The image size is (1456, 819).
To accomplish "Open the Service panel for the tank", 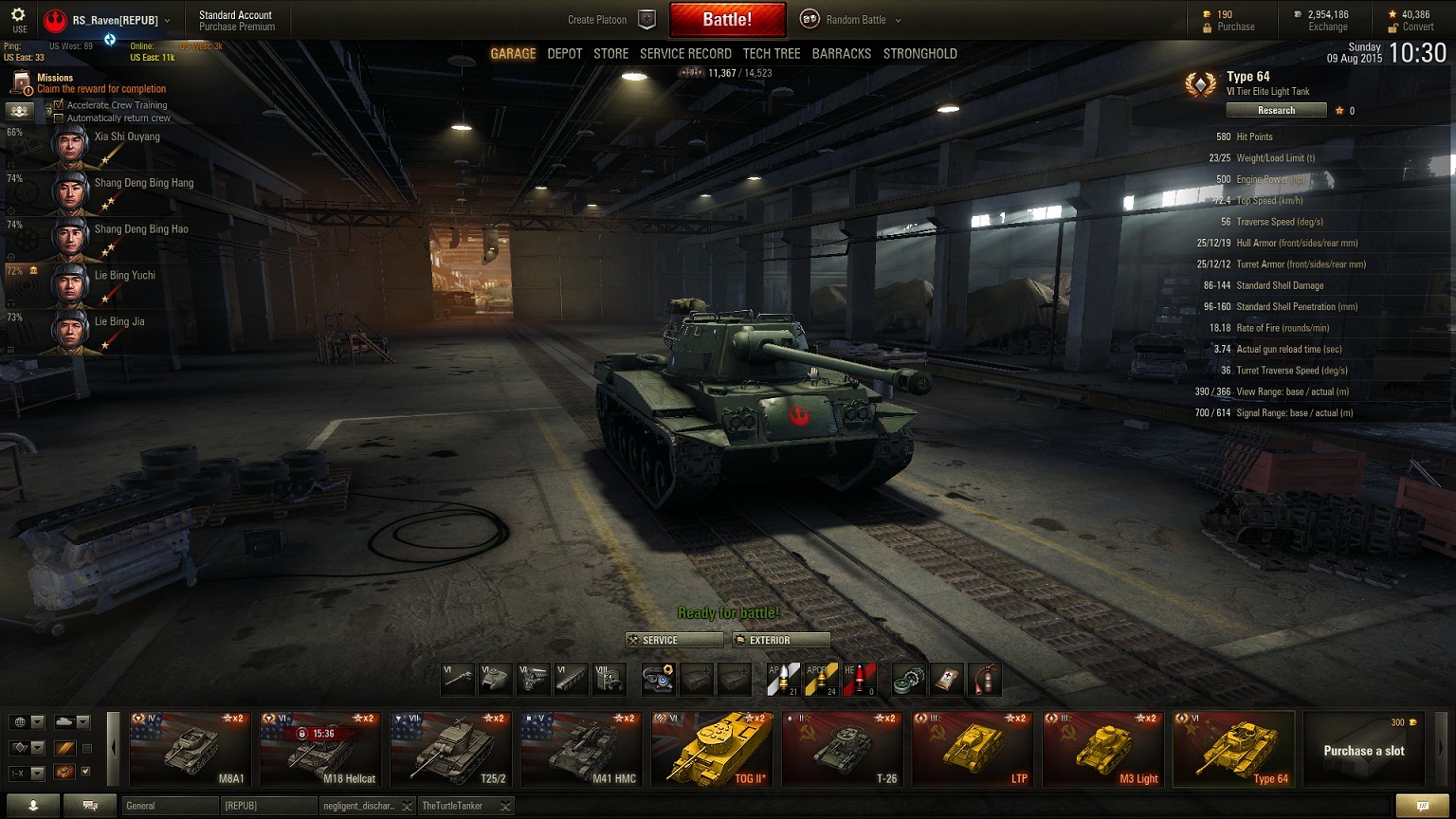I will pyautogui.click(x=674, y=640).
